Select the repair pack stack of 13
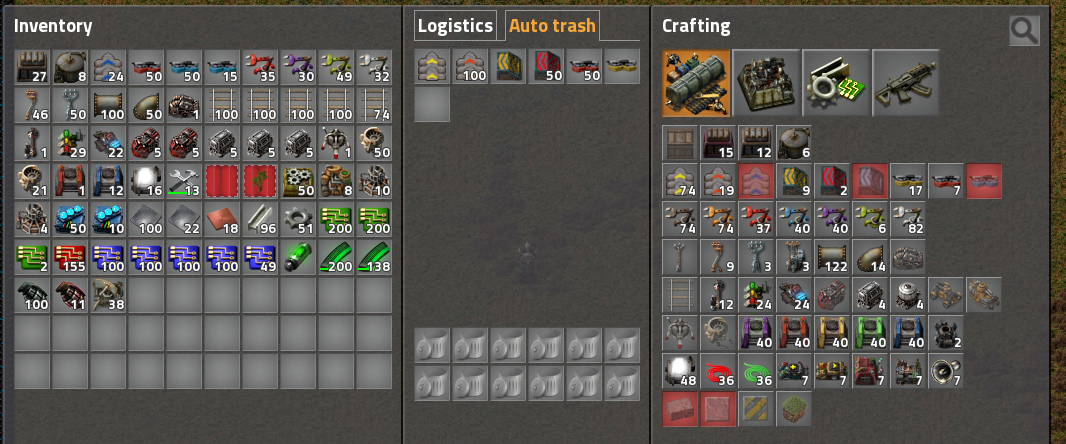Image resolution: width=1066 pixels, height=444 pixels. pos(185,181)
